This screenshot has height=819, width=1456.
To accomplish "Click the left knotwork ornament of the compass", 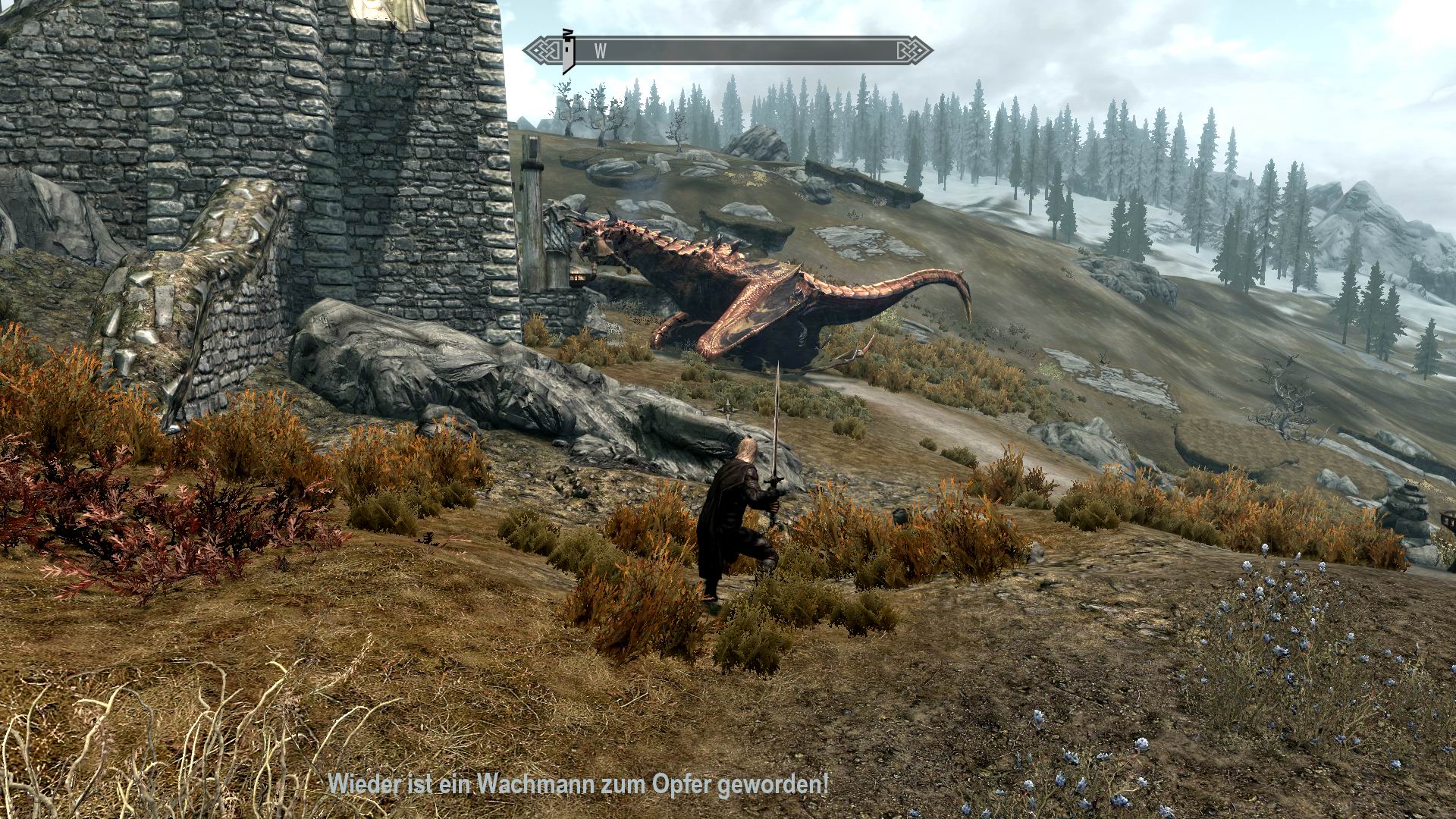I will 544,50.
